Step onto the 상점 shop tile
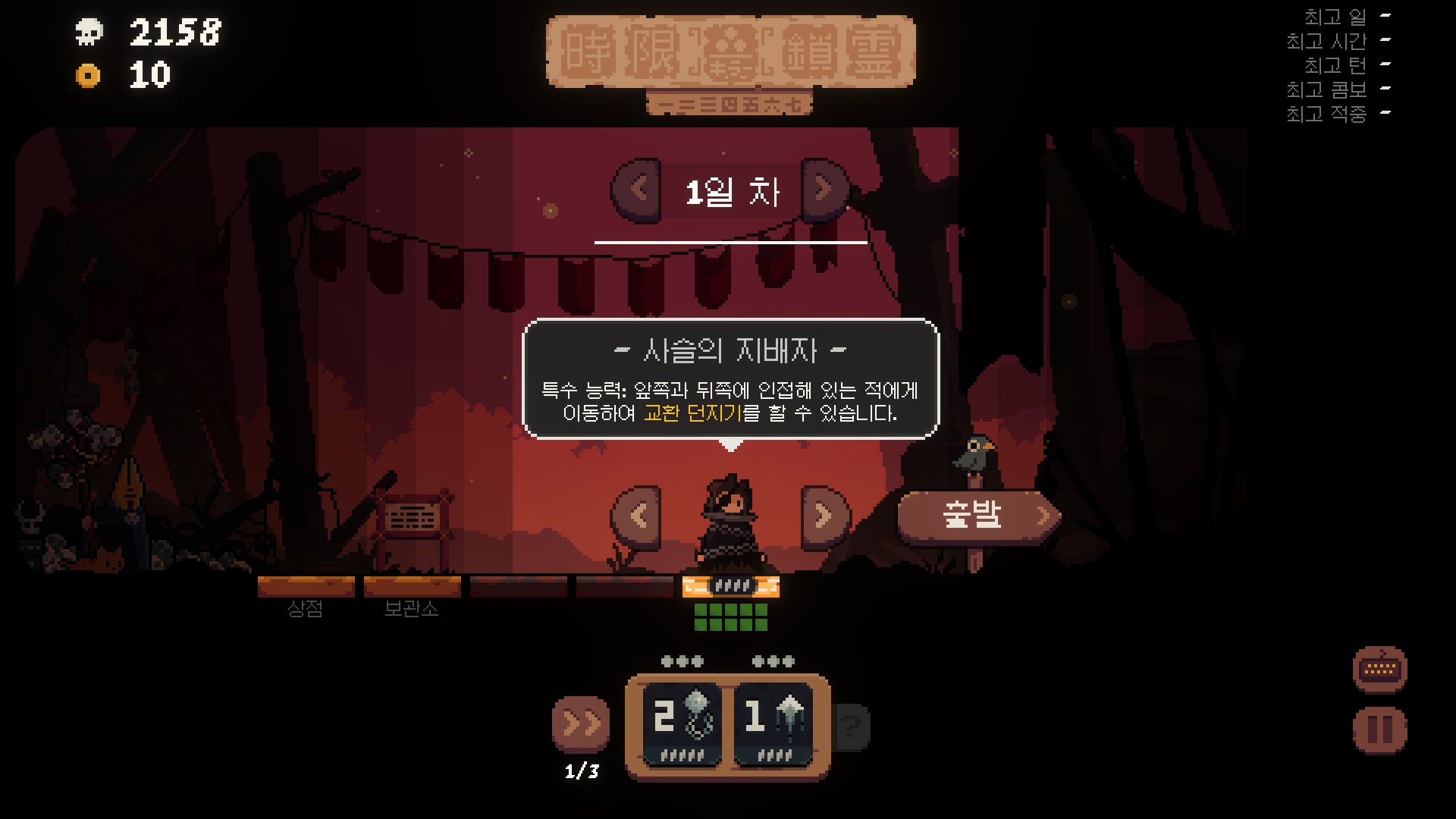 click(306, 588)
